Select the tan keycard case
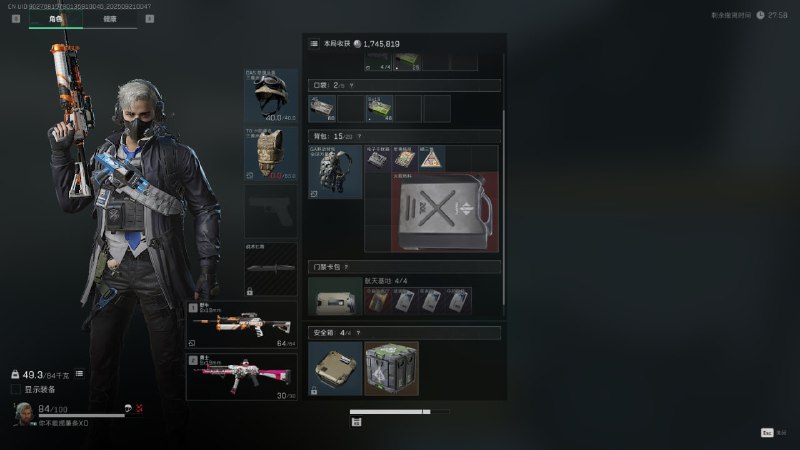The image size is (800, 450). tap(335, 299)
